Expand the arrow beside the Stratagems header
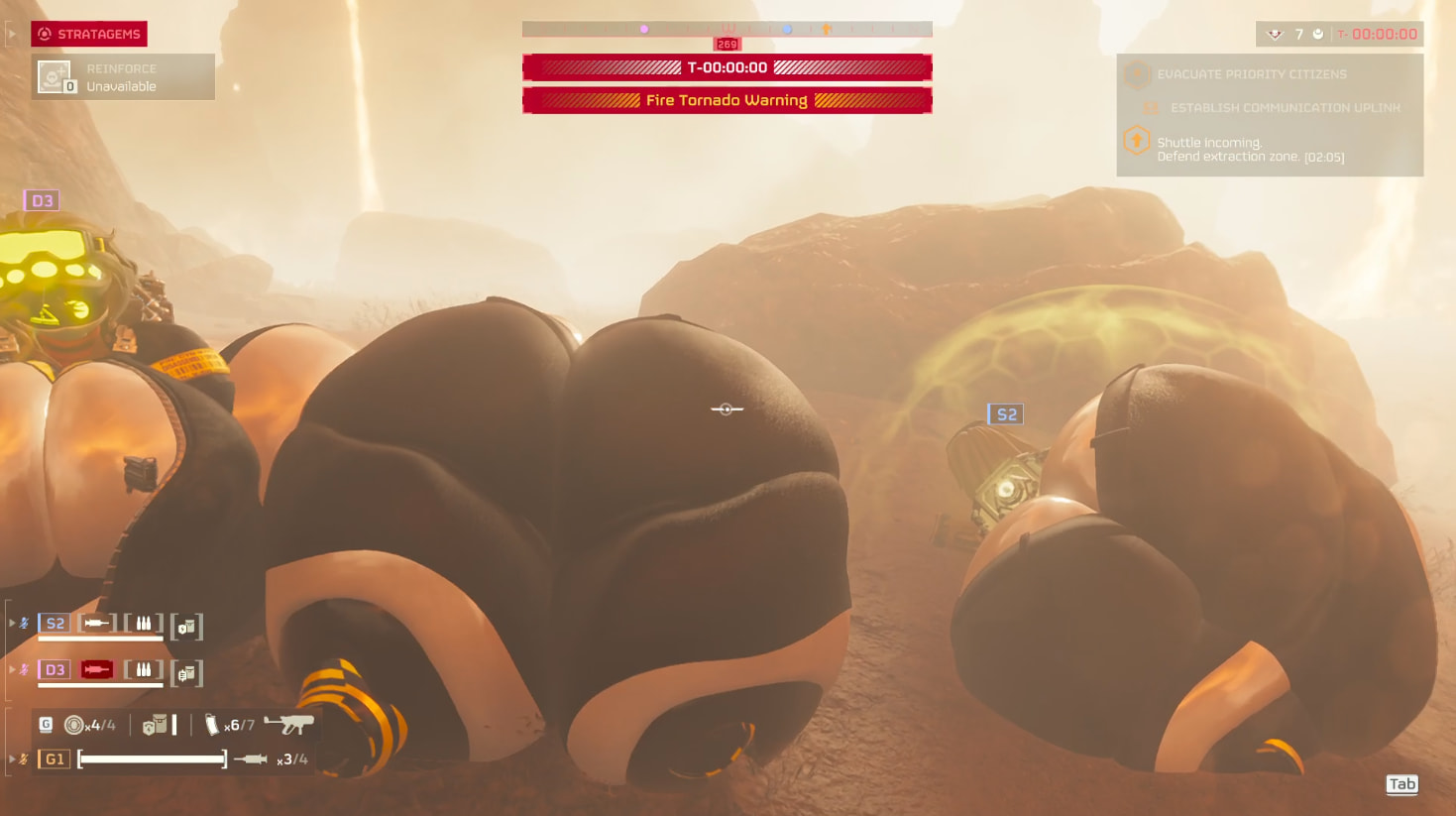This screenshot has width=1456, height=816. coord(12,34)
